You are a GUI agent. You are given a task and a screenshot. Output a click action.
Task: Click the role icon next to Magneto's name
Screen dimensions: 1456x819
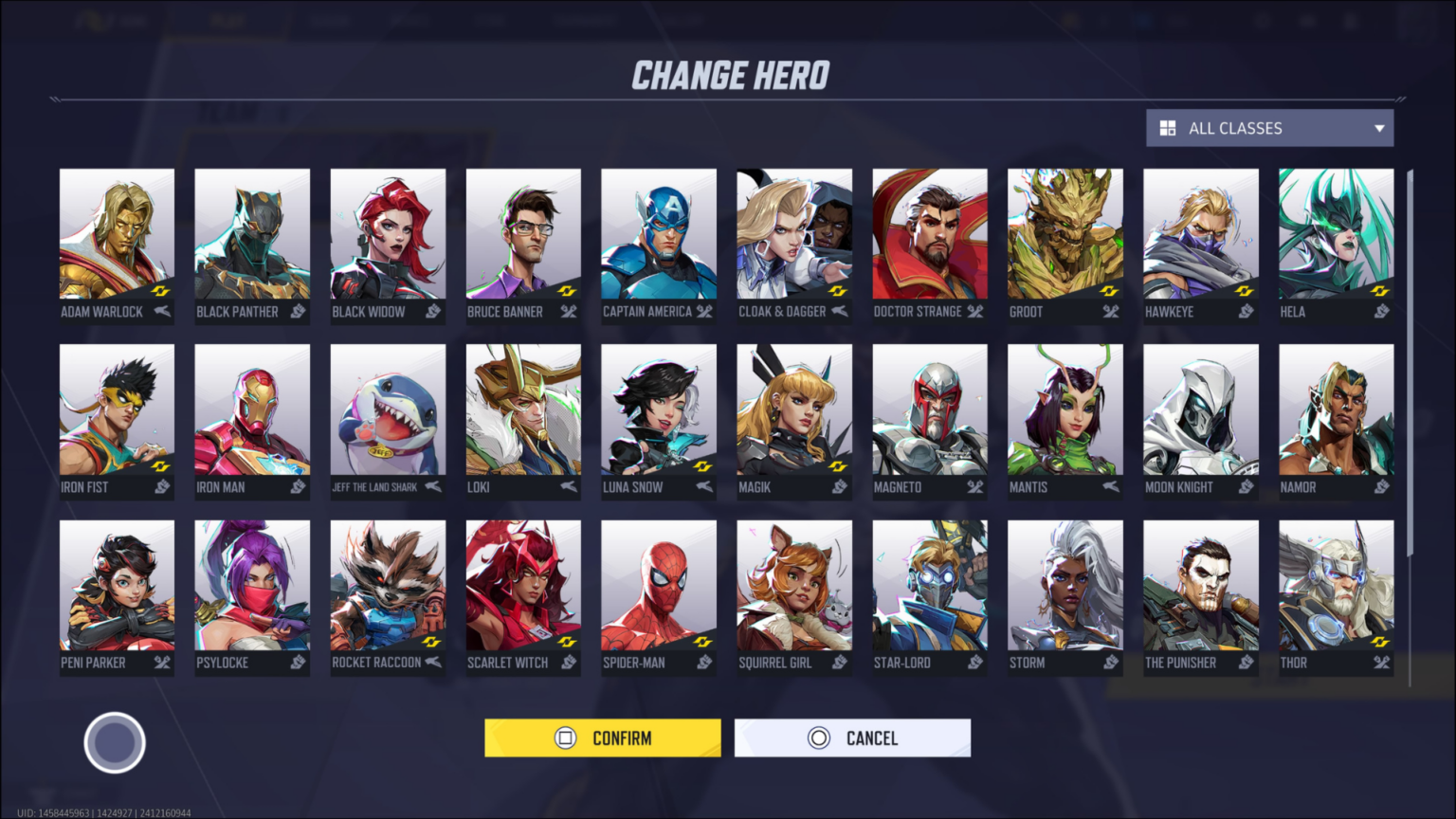974,487
